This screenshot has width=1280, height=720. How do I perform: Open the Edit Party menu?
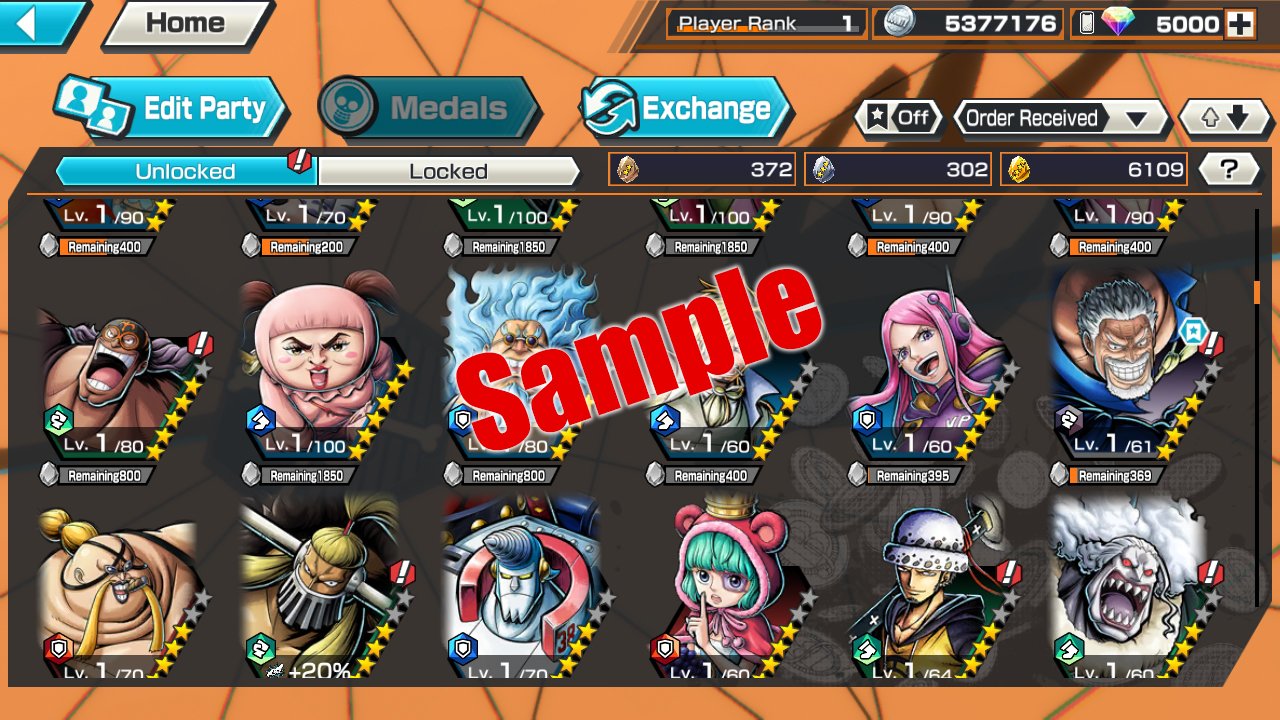pyautogui.click(x=170, y=108)
